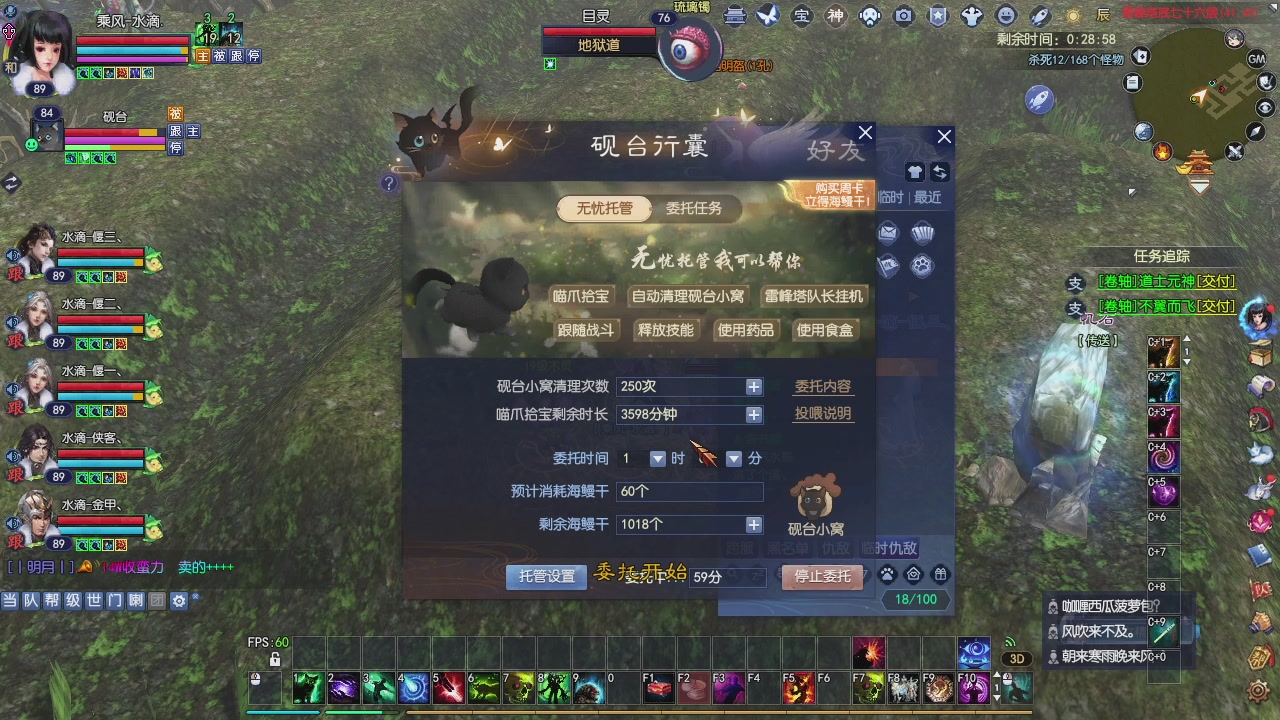
Task: Increase 砚台小窝清理次数 with the plus control
Action: (x=753, y=386)
